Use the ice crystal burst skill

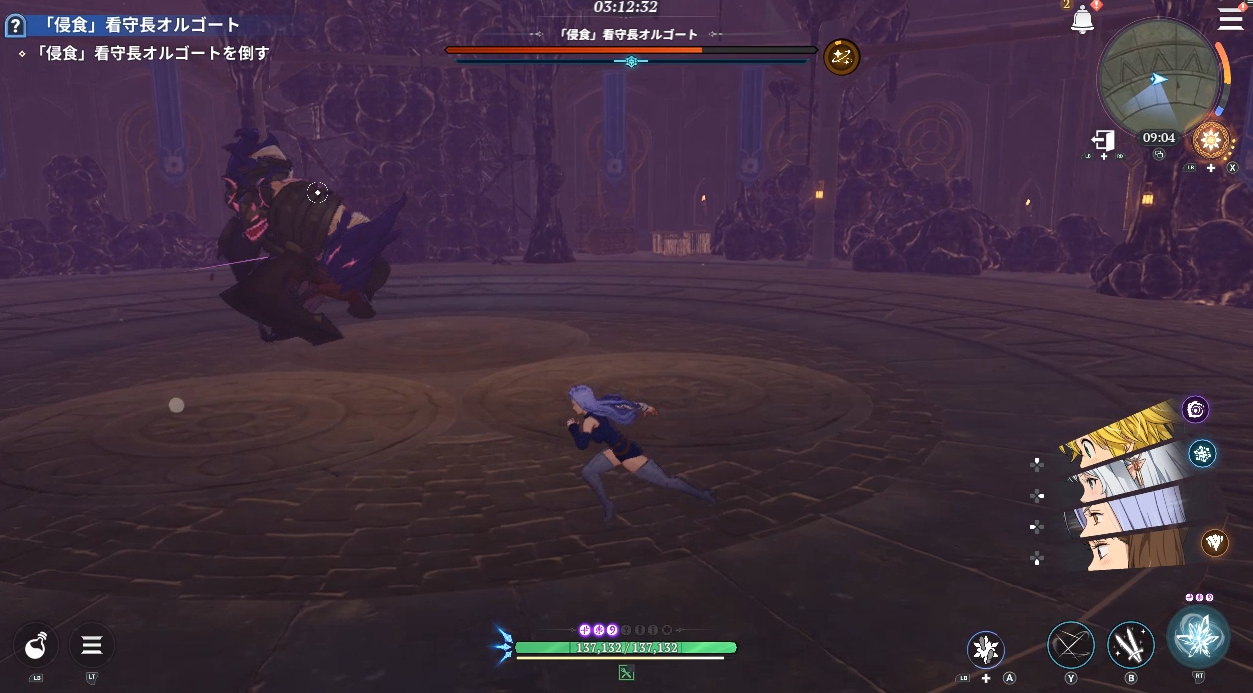[x=1198, y=637]
